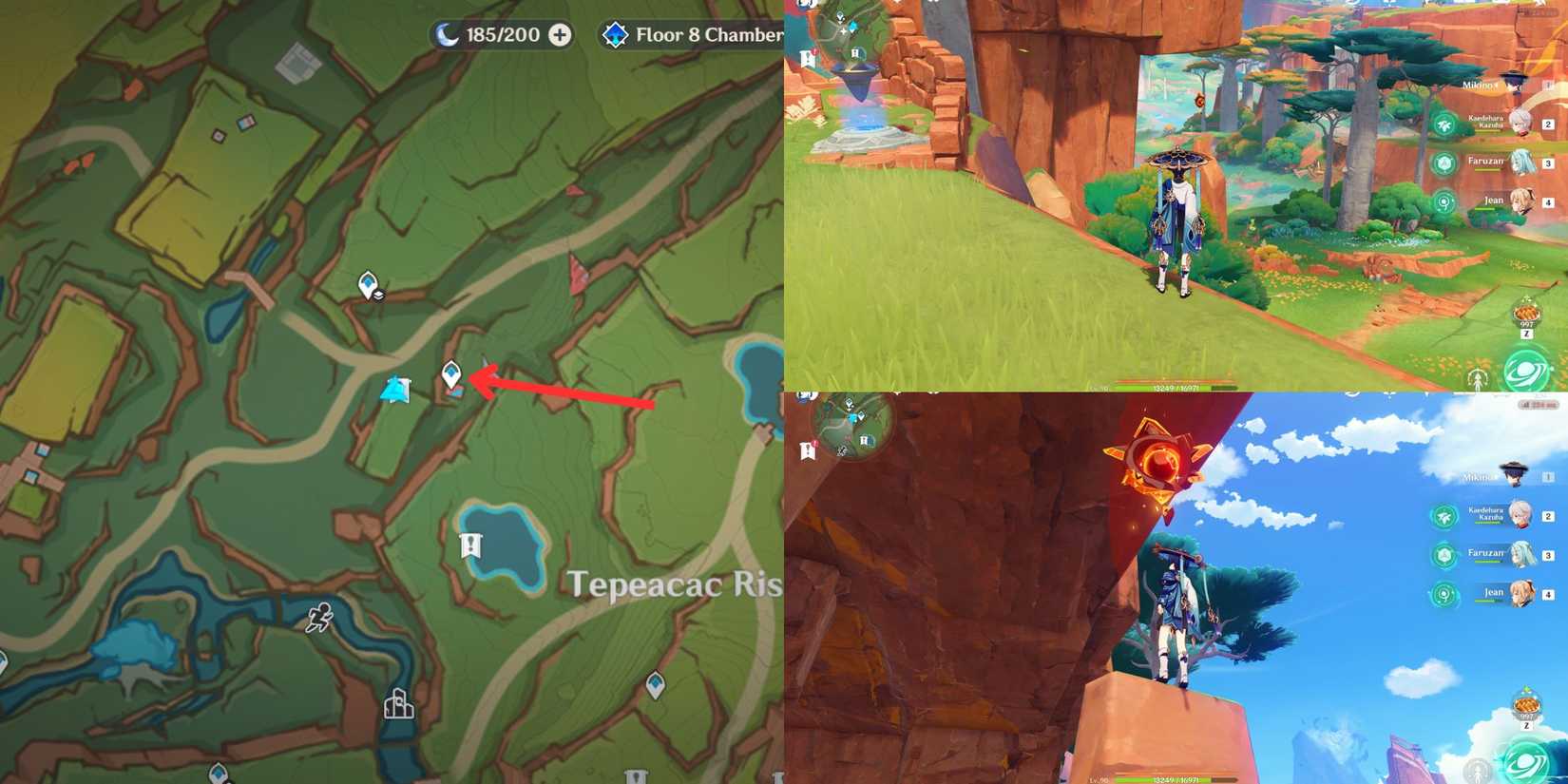Click the plus button next to 185/200 resin
Viewport: 1568px width, 784px height.
559,34
